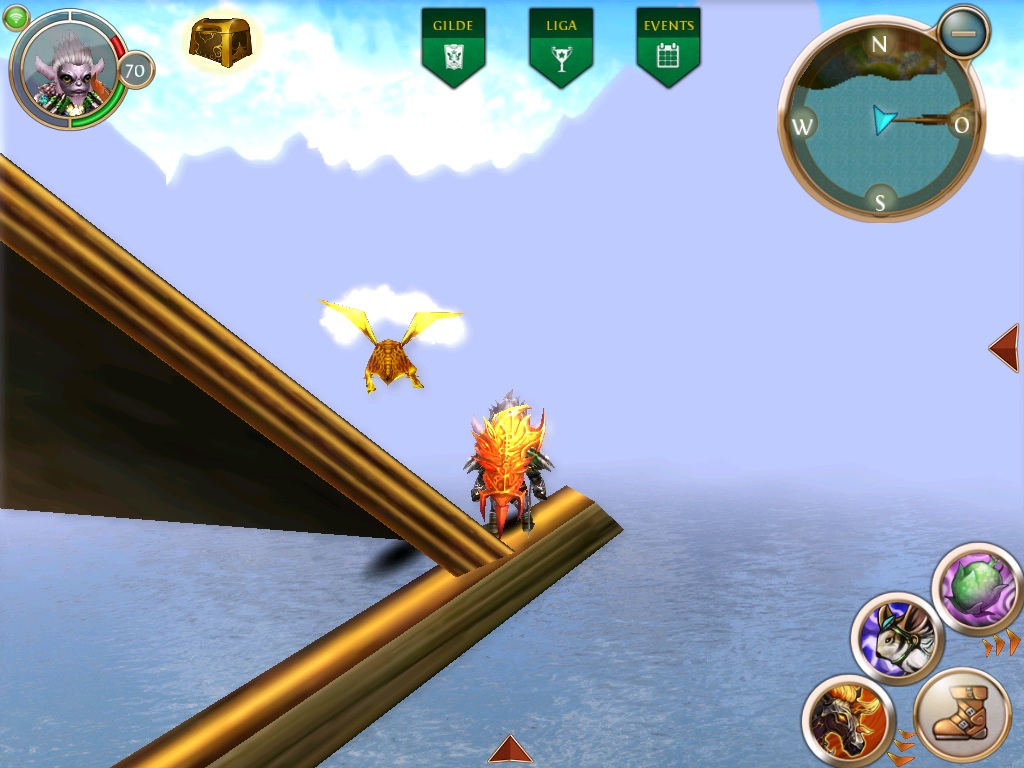Activate the green dragon egg ability

(977, 589)
